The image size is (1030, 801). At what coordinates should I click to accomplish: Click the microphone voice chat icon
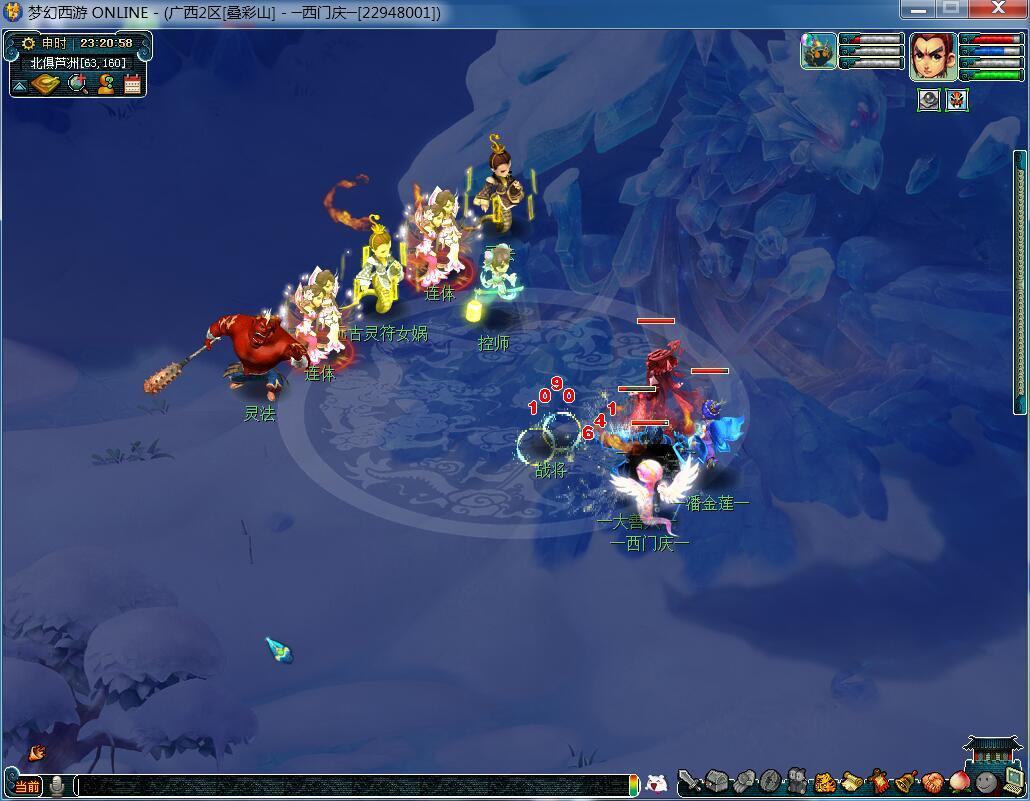coord(58,786)
